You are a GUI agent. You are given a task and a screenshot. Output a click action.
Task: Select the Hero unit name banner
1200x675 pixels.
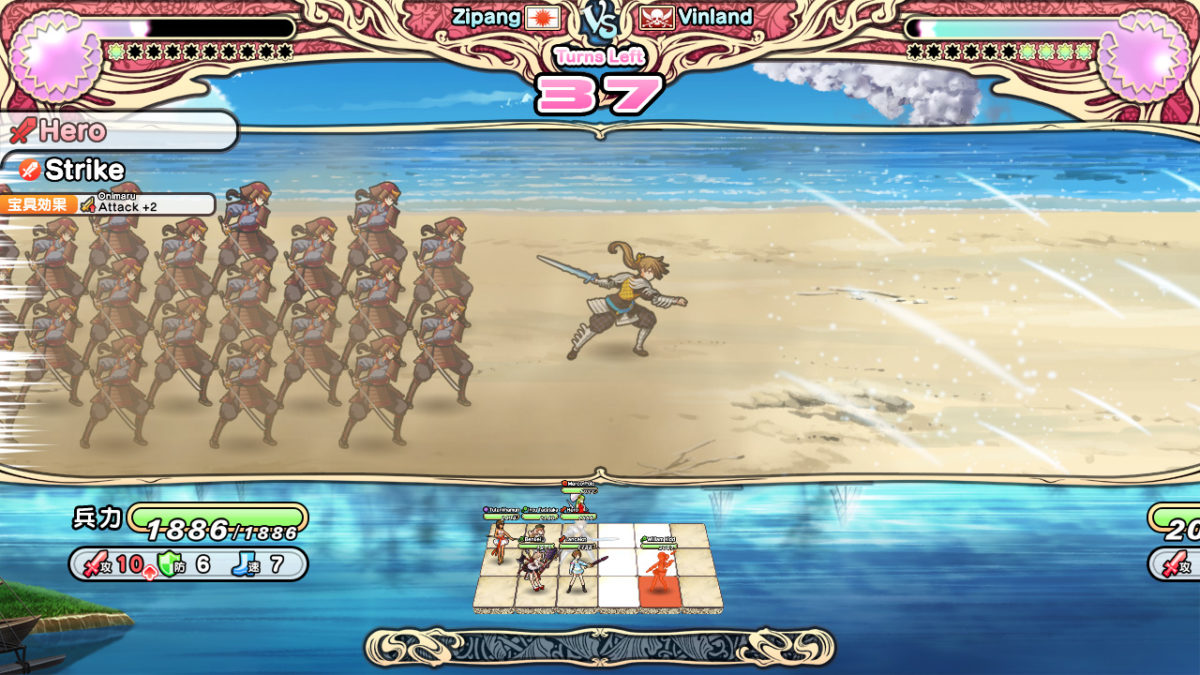tap(73, 130)
